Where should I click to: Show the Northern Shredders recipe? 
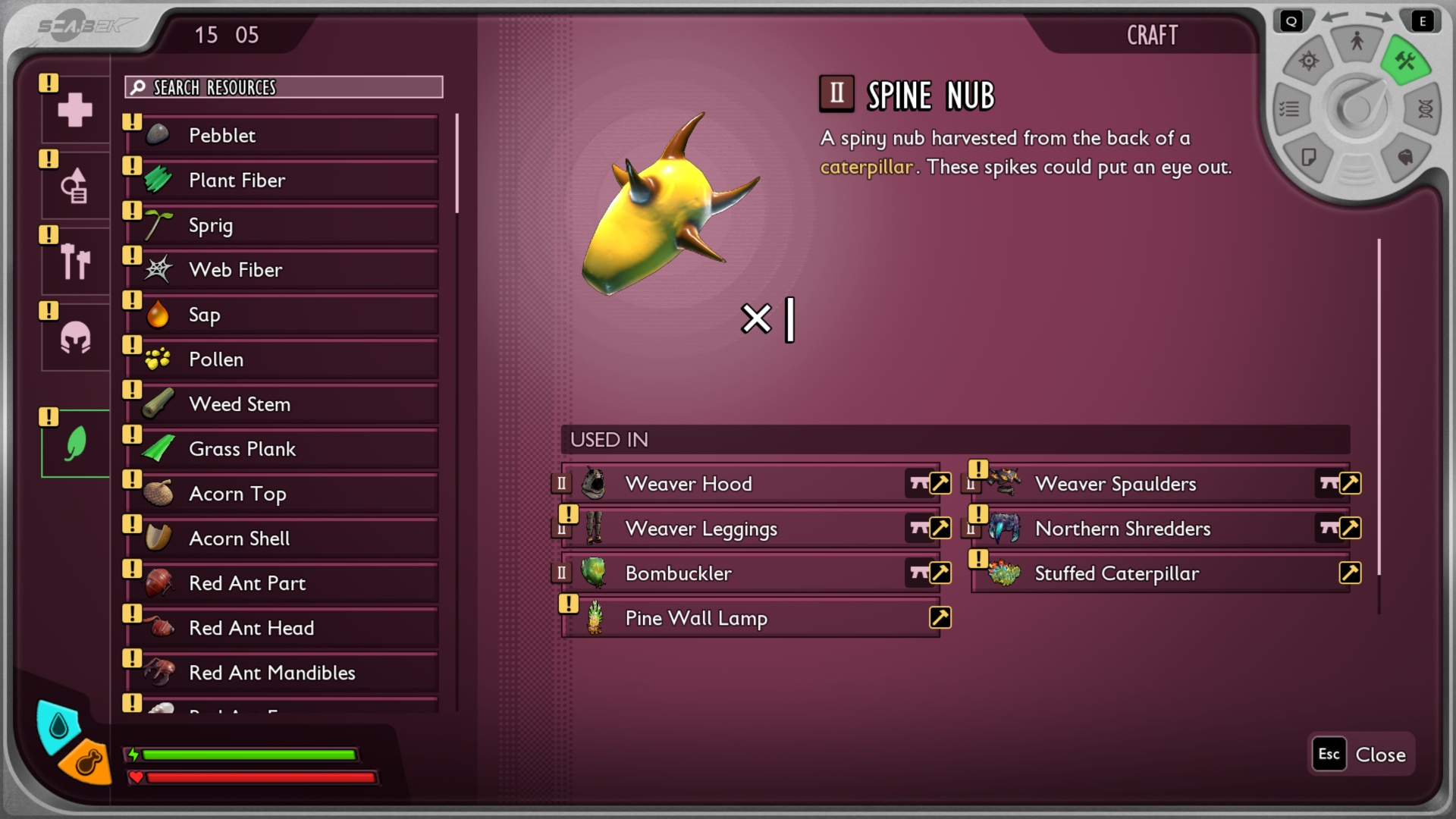pyautogui.click(x=1160, y=529)
